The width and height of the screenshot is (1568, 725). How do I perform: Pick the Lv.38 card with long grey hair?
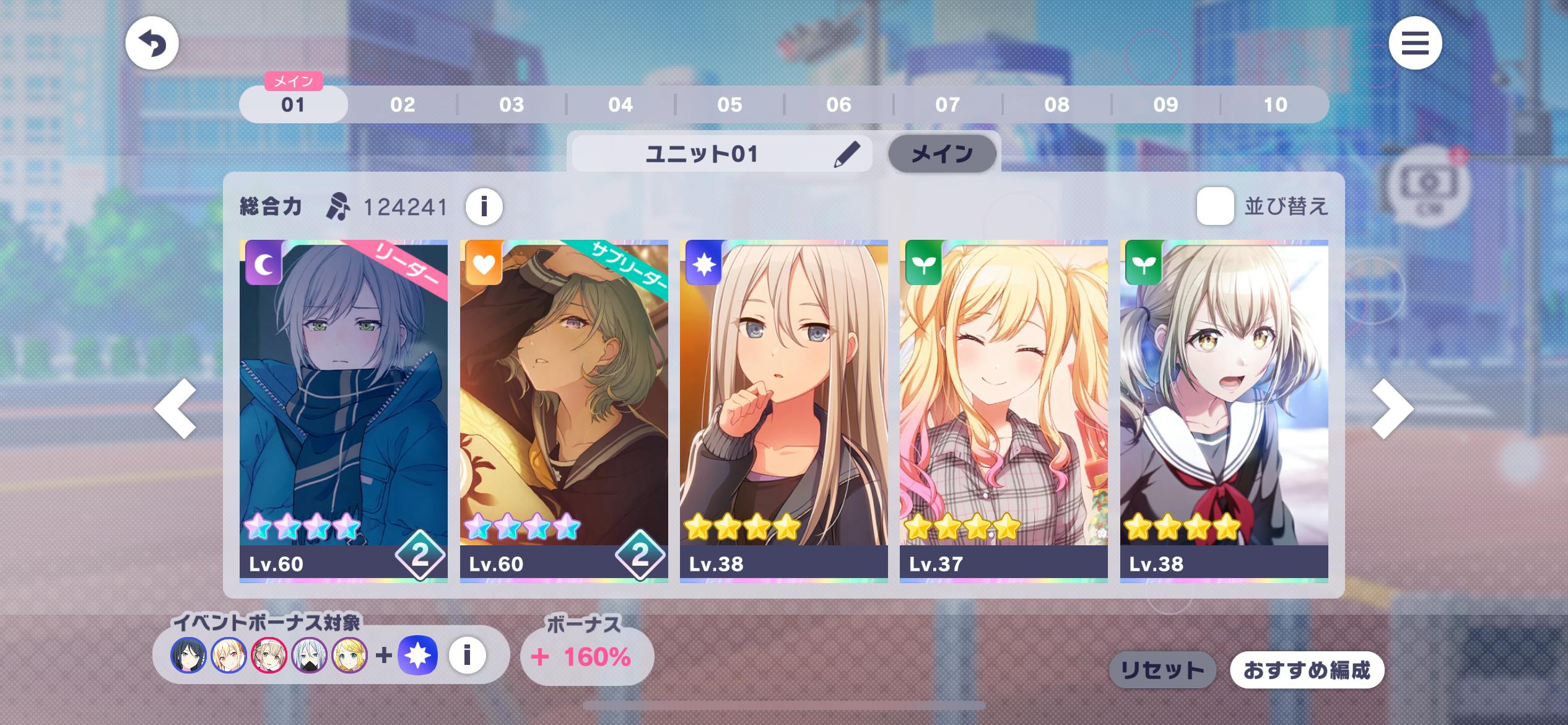click(783, 410)
